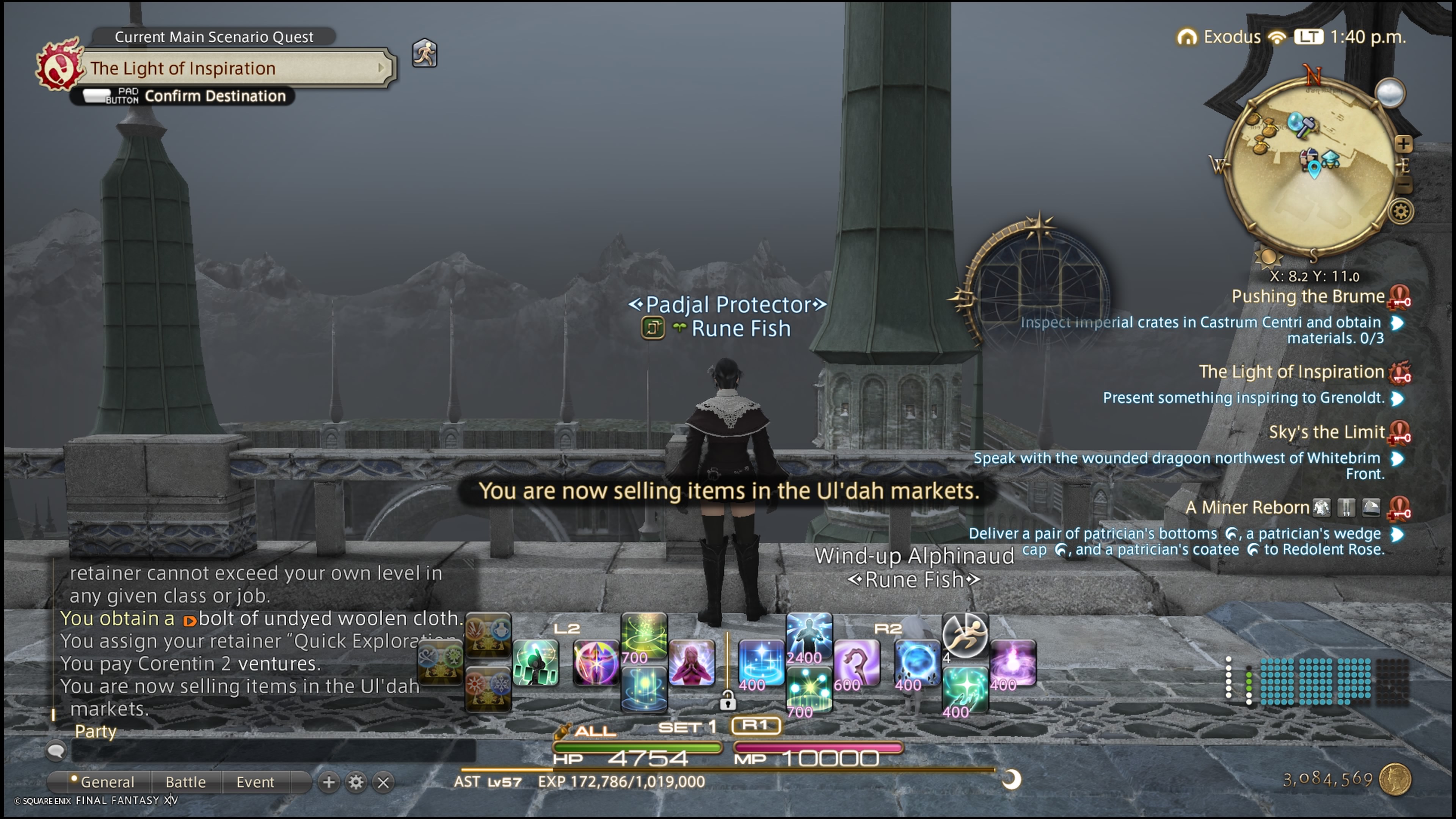The height and width of the screenshot is (819, 1456).
Task: Open minimap settings gear
Action: pos(1401,212)
